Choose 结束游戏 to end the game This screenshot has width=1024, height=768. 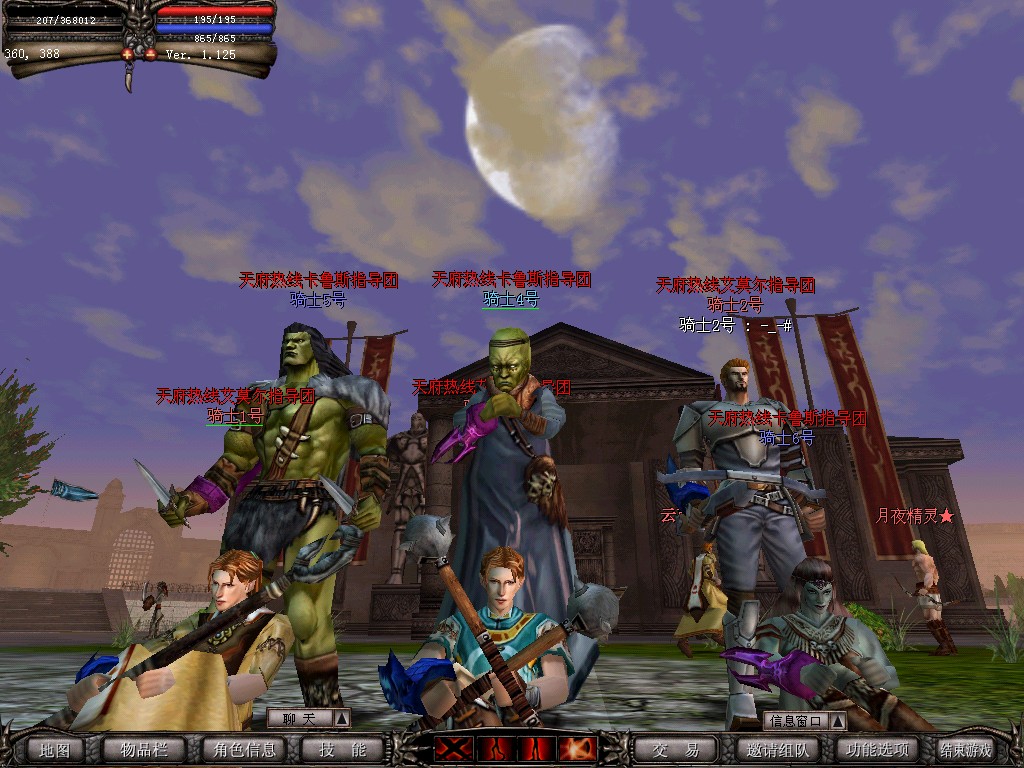[966, 749]
